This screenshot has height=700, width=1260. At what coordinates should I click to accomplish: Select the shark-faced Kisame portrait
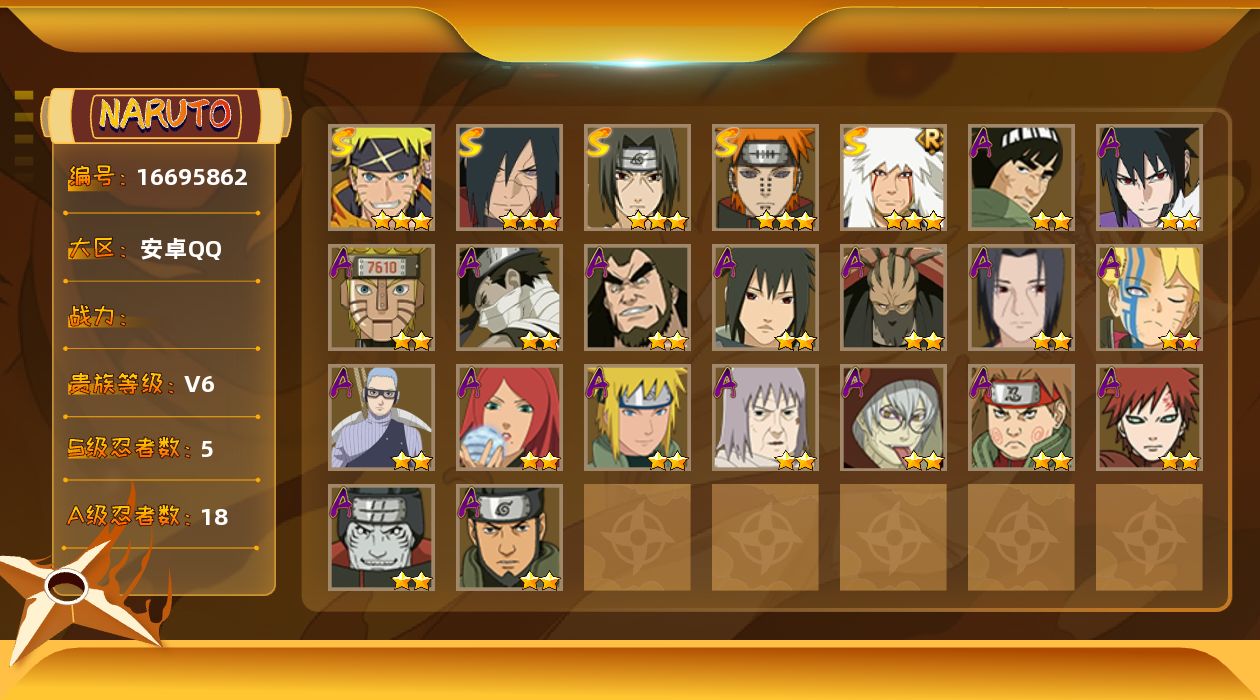pos(381,538)
